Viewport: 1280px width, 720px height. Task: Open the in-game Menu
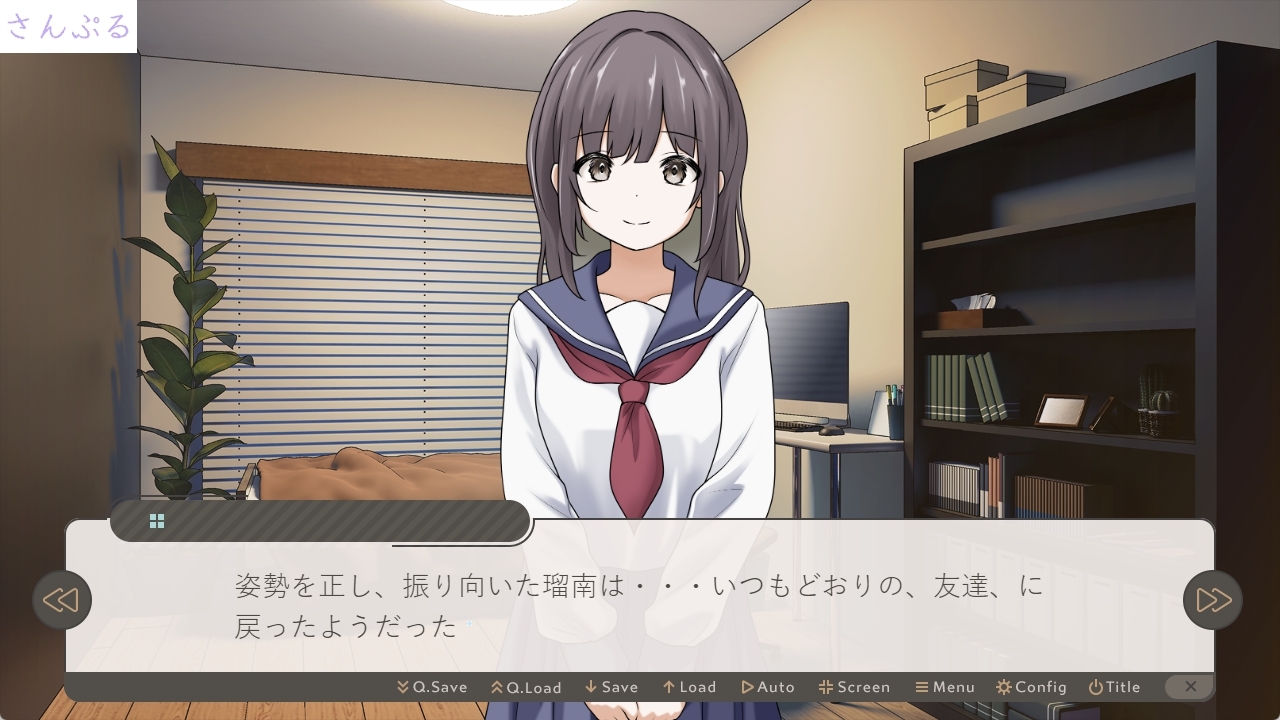[945, 687]
